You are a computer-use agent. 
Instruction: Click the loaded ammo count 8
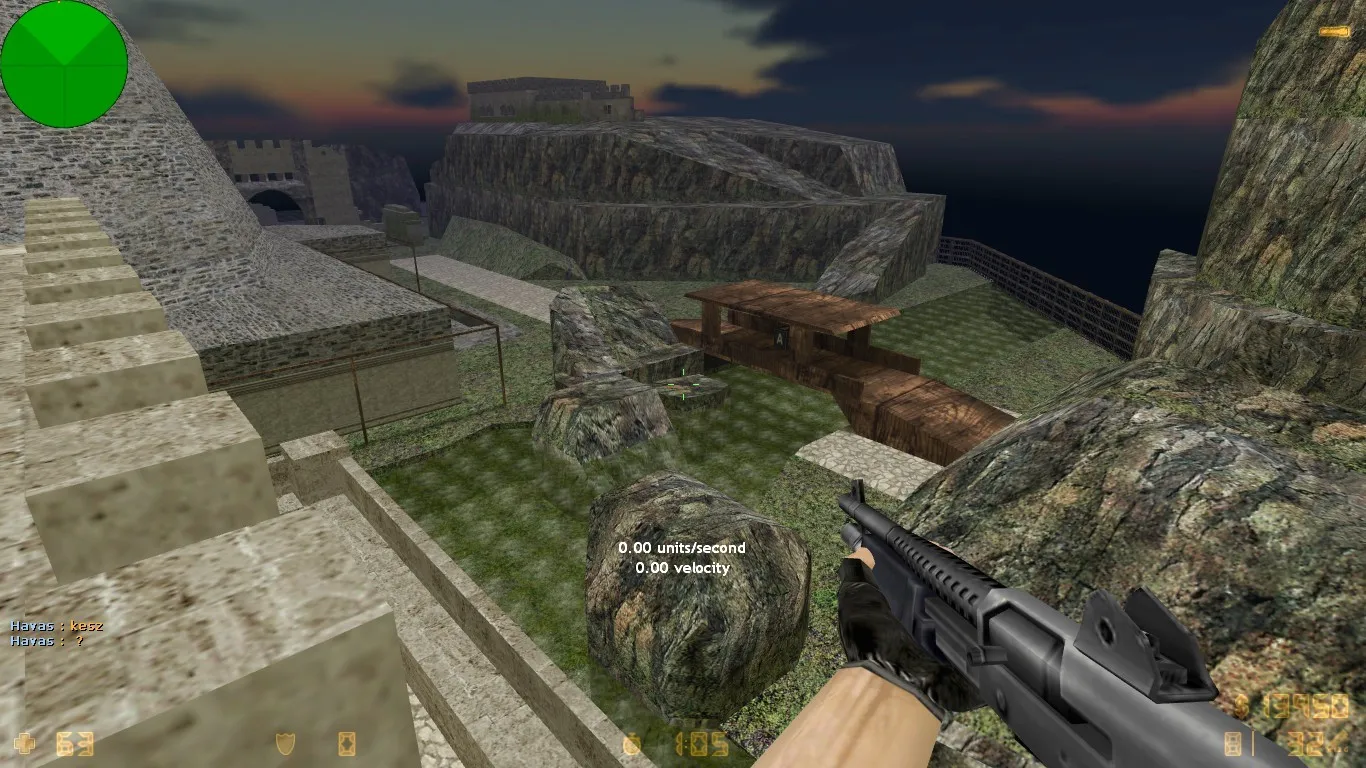(x=1232, y=742)
